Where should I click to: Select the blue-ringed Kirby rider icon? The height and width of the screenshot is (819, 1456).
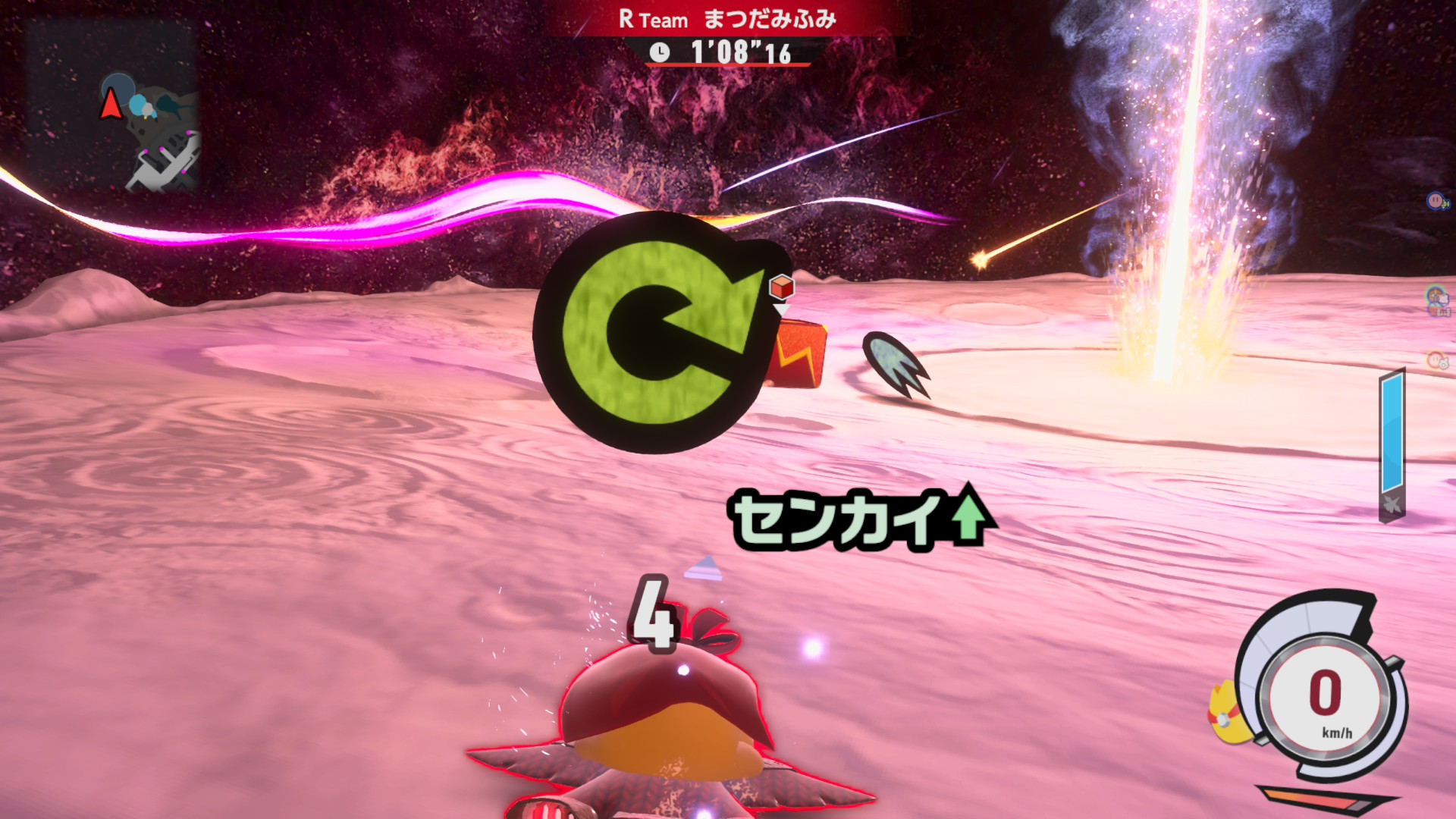[1436, 201]
